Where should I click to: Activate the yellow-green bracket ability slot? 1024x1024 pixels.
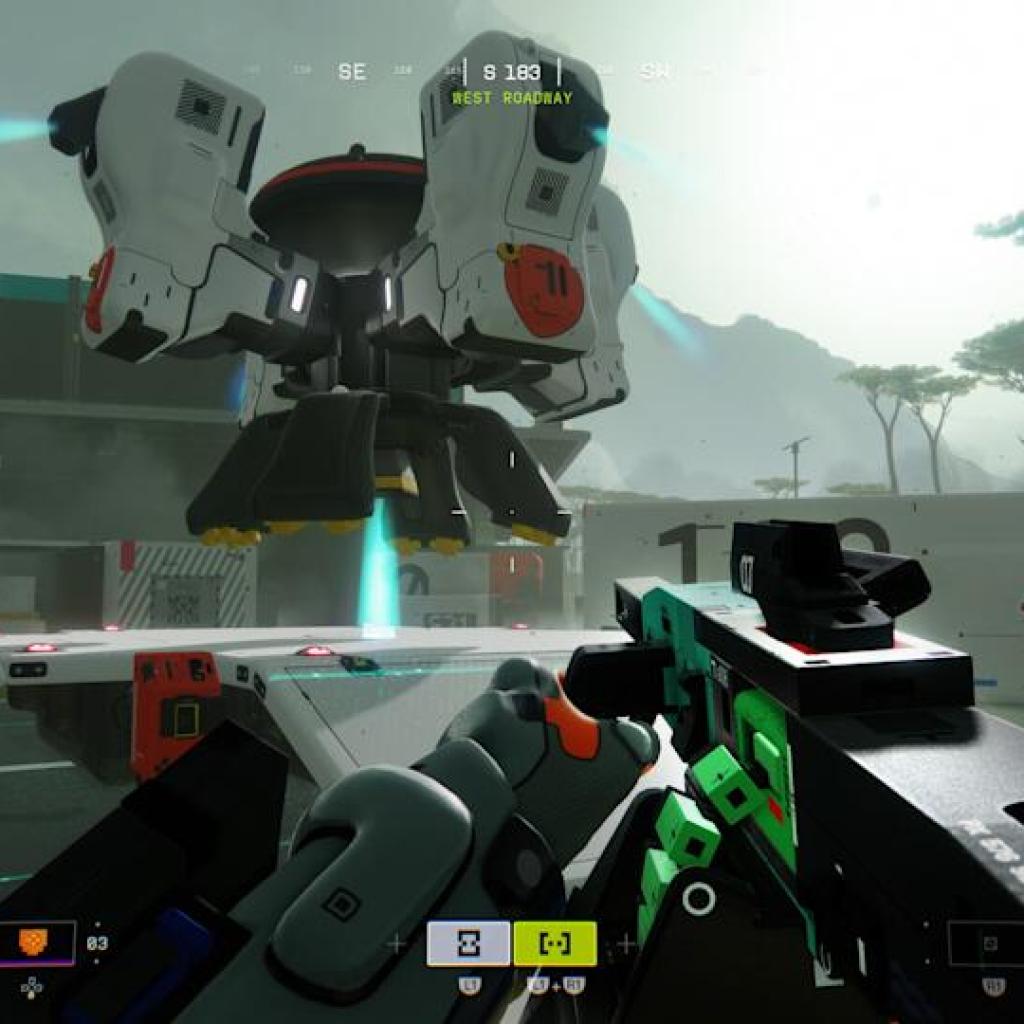click(x=555, y=943)
